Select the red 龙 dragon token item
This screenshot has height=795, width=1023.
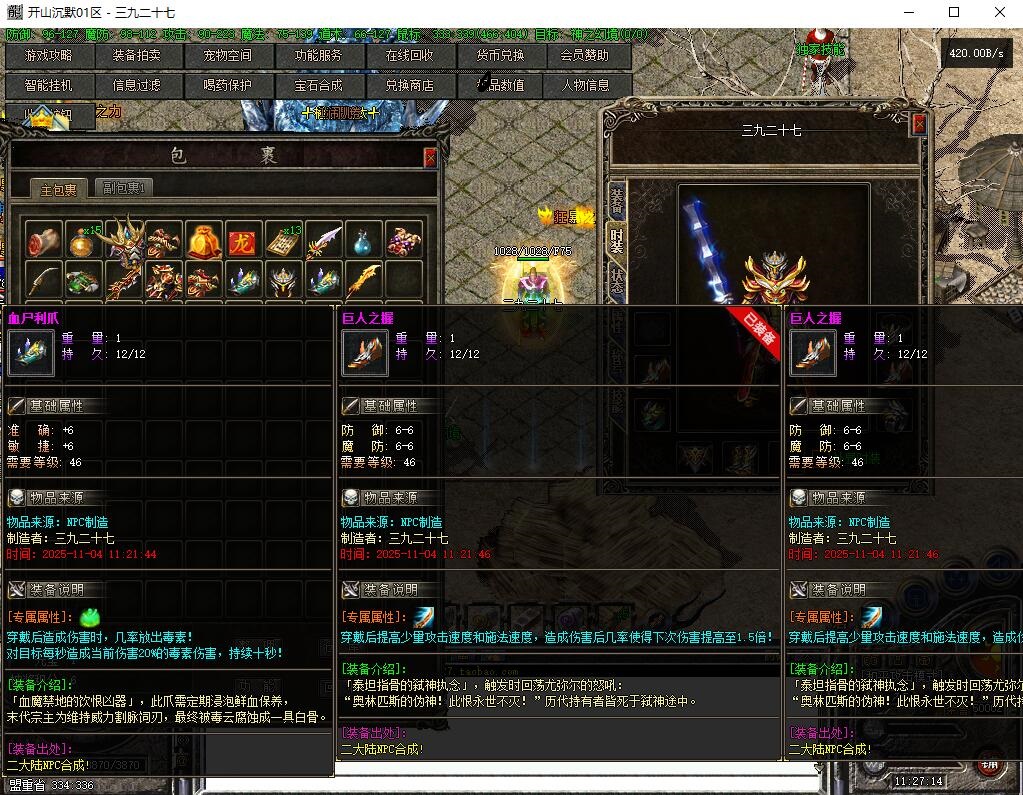(x=244, y=241)
